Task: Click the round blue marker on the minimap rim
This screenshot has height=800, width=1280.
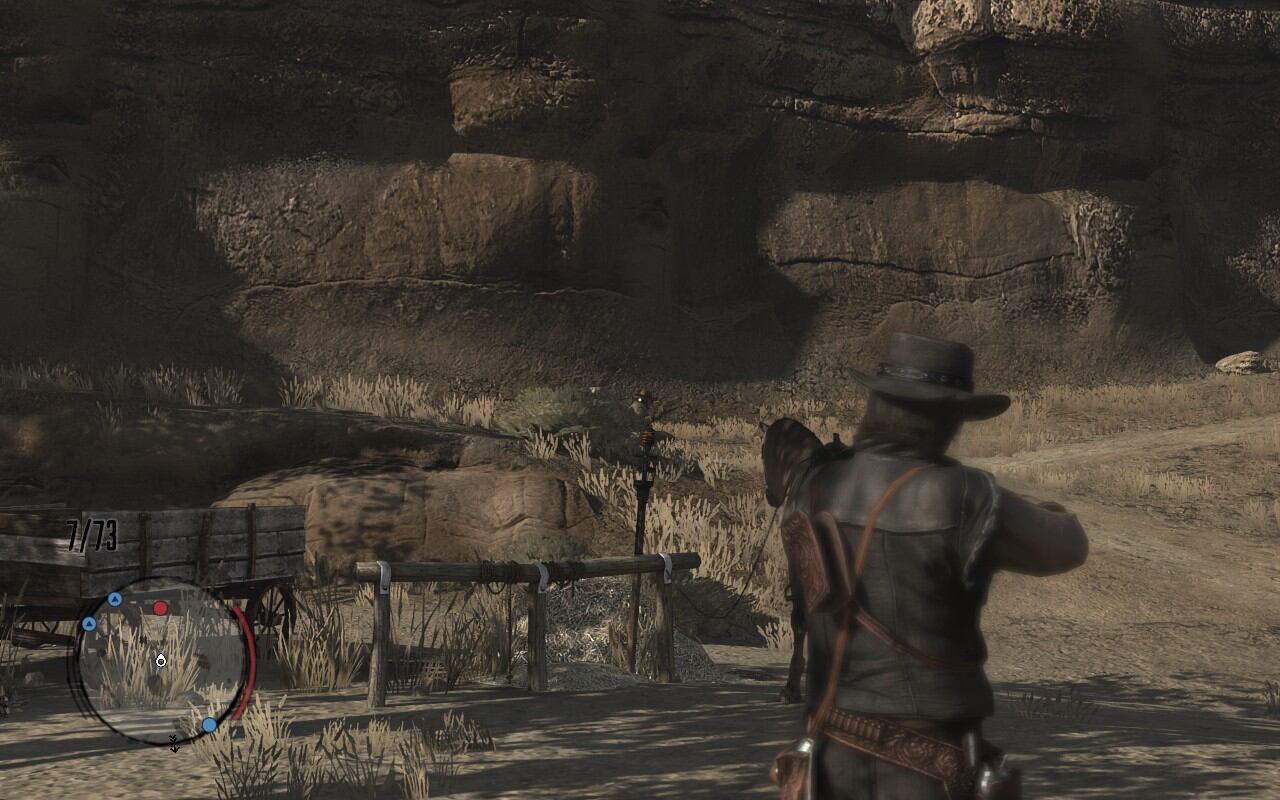Action: click(209, 724)
